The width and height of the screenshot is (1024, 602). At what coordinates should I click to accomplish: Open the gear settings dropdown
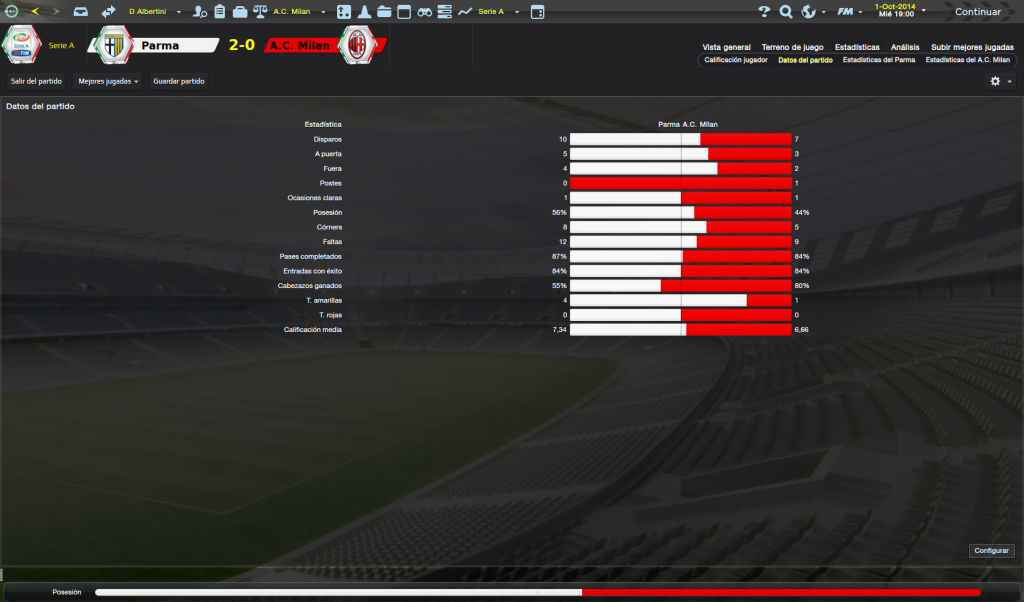tap(1000, 81)
